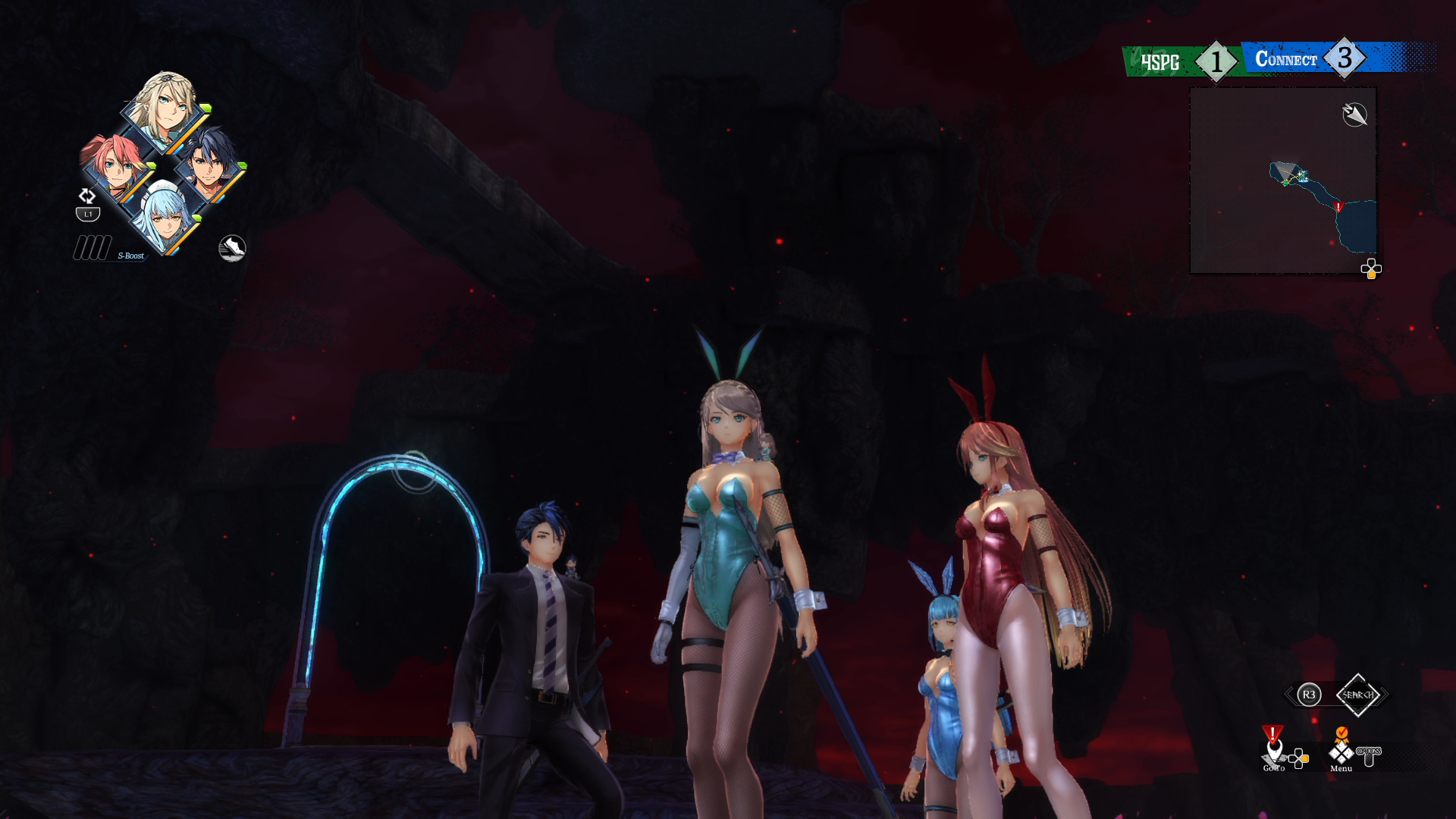Click the S-Boost gauge bars
The image size is (1456, 819).
(91, 246)
